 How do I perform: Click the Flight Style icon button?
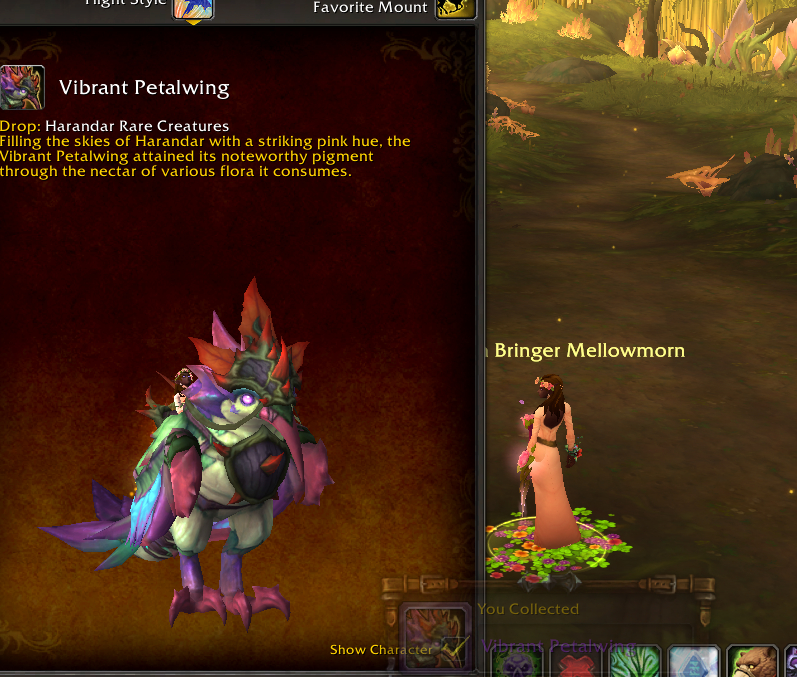coord(193,9)
